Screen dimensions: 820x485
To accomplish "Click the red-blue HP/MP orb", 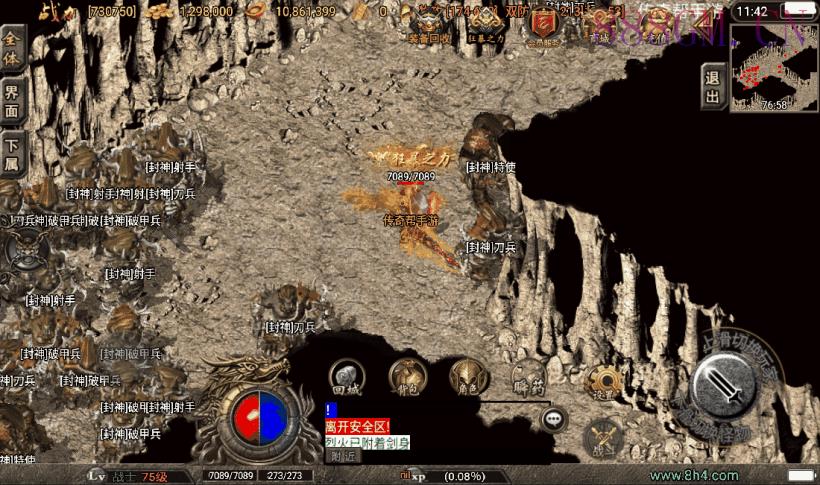I will (259, 416).
